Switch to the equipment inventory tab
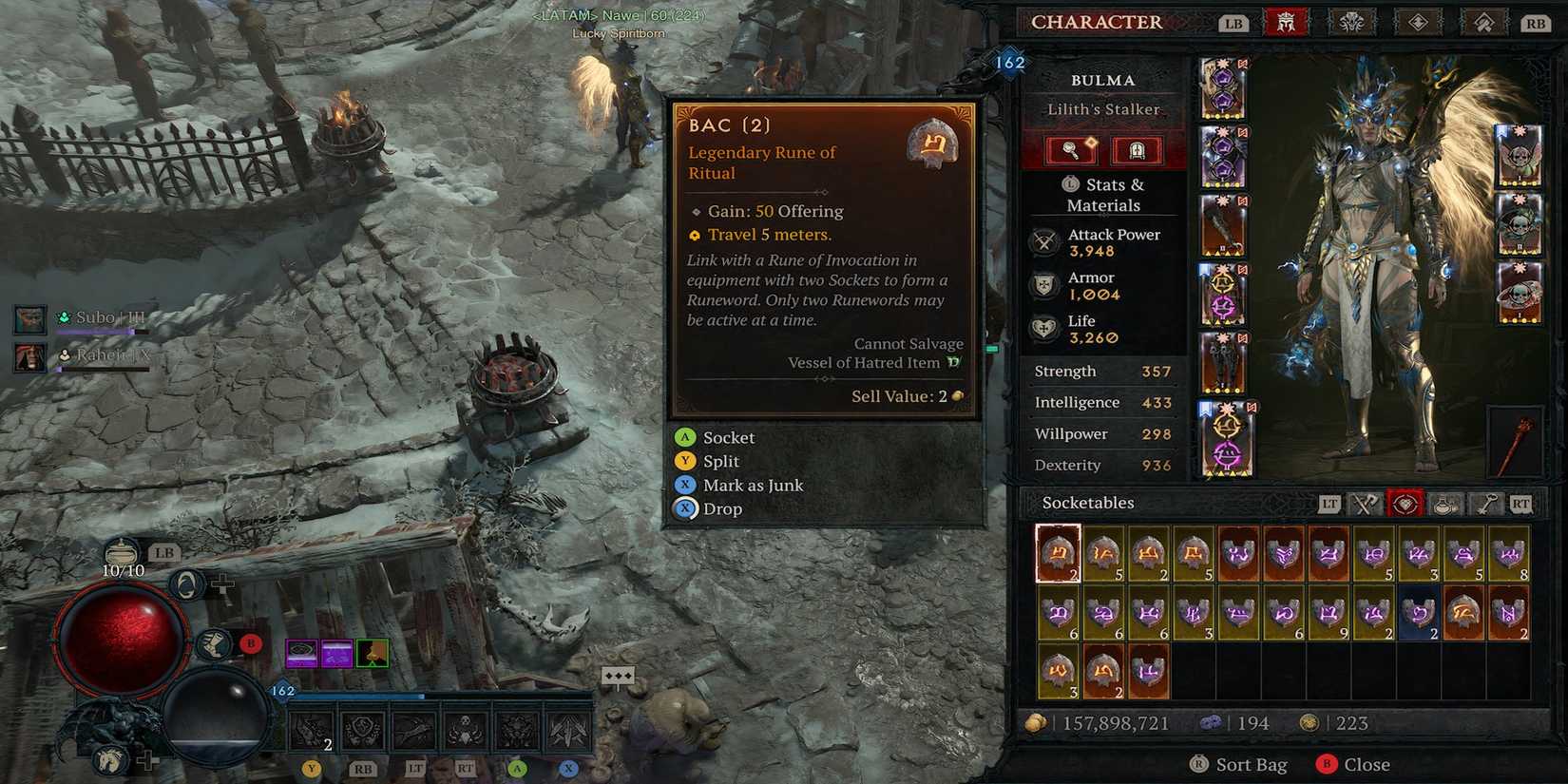Screen dimensions: 1568x784 (1365, 504)
